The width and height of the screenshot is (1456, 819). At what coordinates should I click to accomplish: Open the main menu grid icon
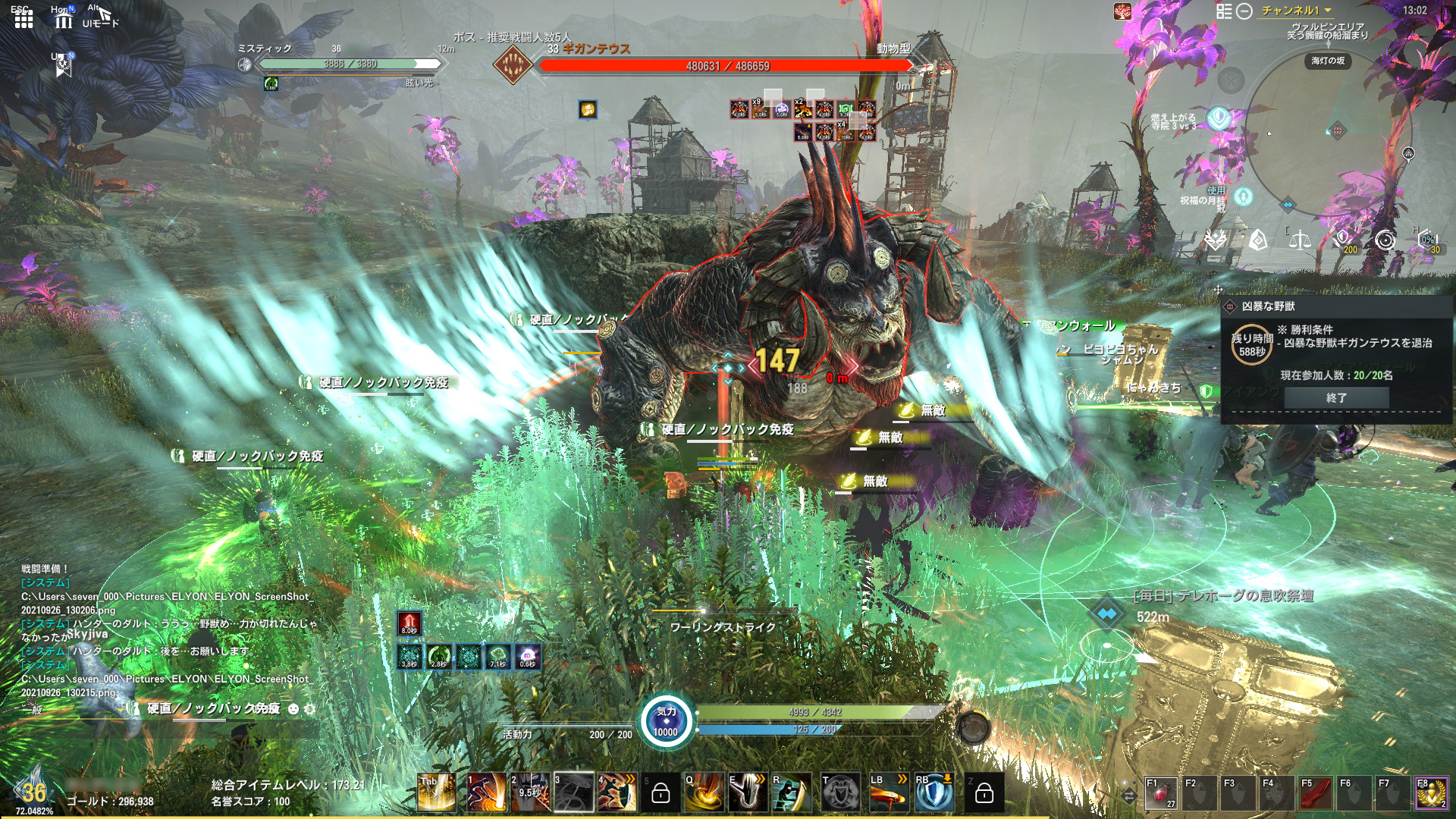pyautogui.click(x=24, y=20)
